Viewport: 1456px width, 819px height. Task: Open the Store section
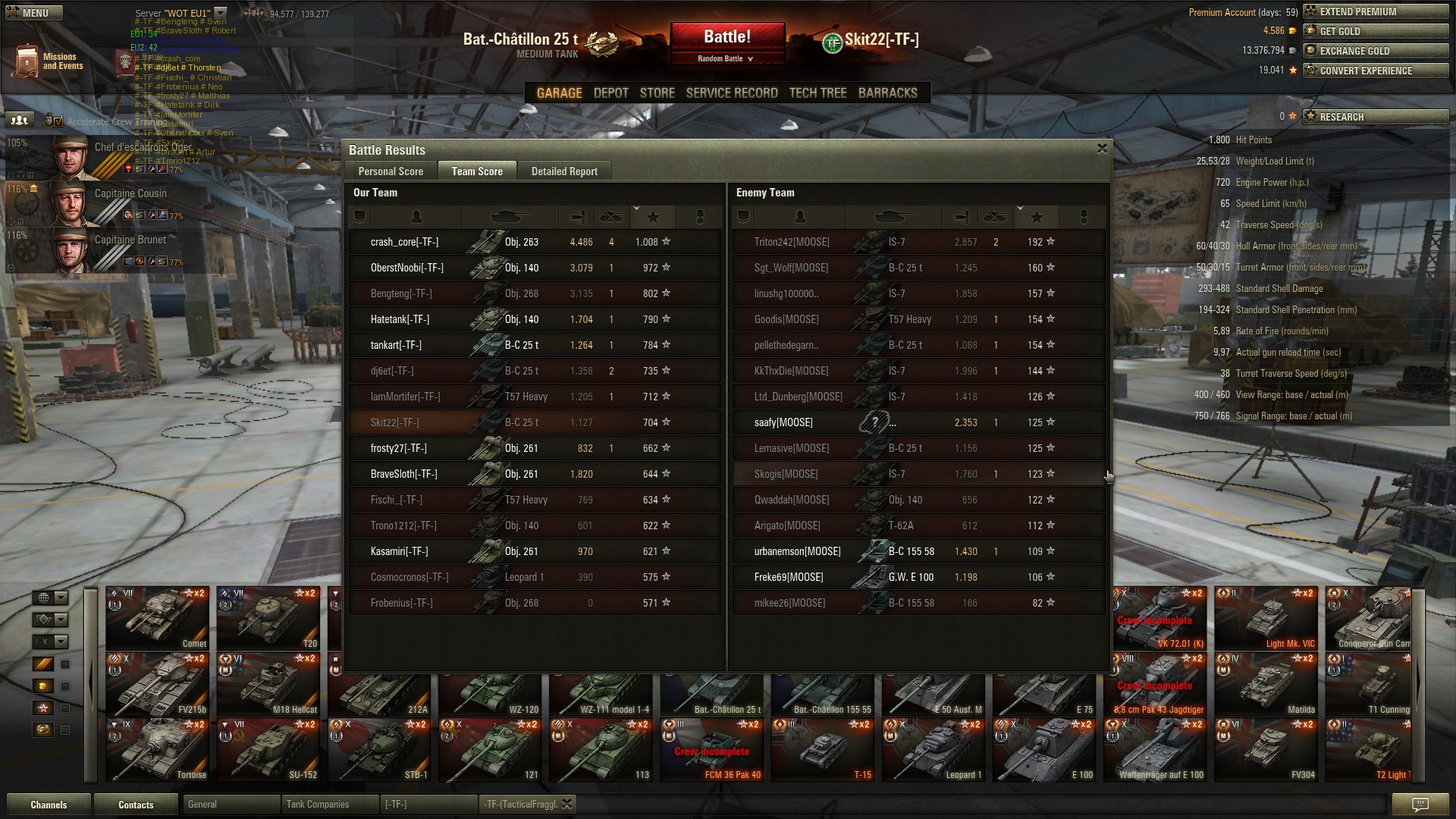(x=657, y=93)
